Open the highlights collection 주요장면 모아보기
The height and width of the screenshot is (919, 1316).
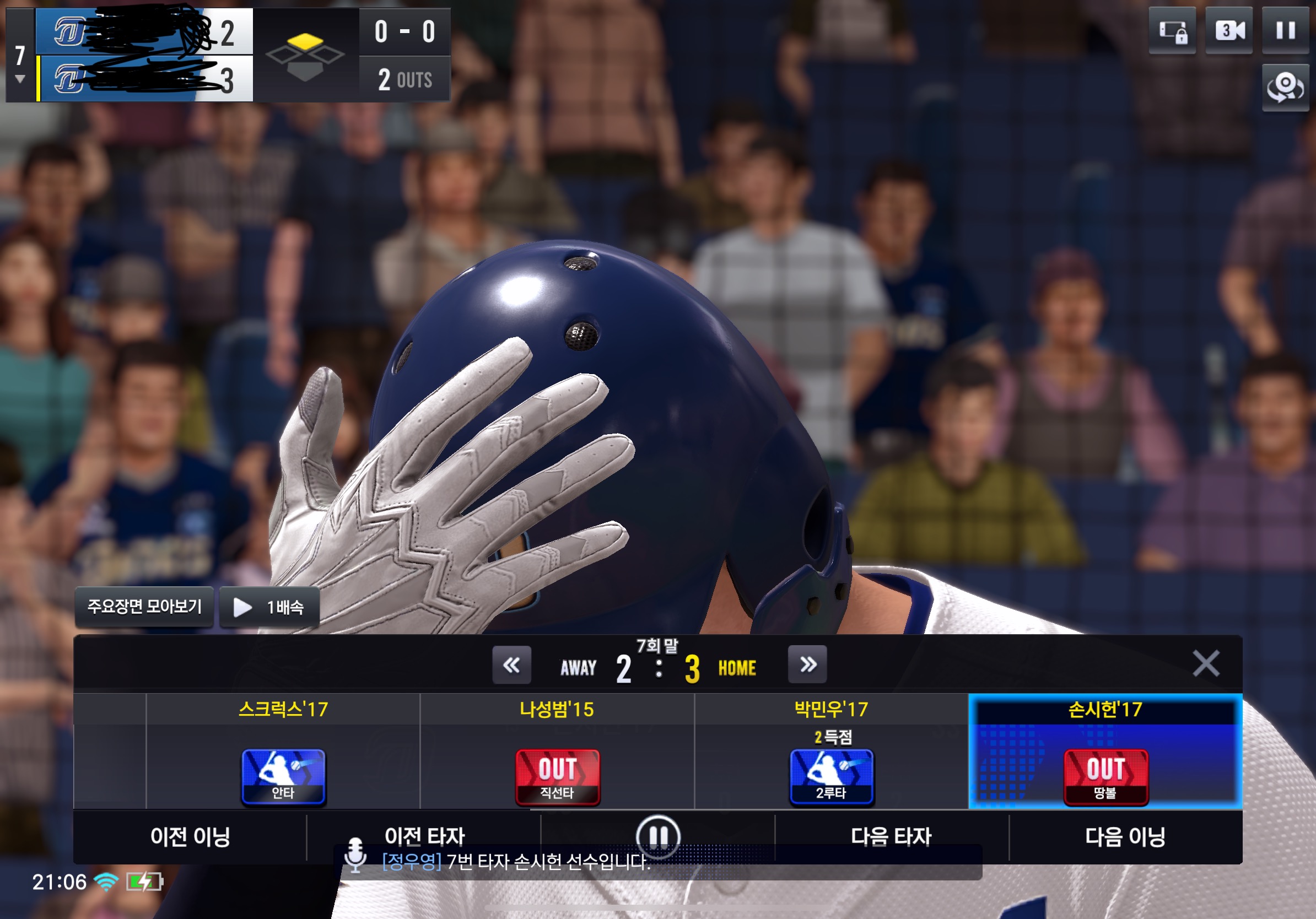(144, 607)
